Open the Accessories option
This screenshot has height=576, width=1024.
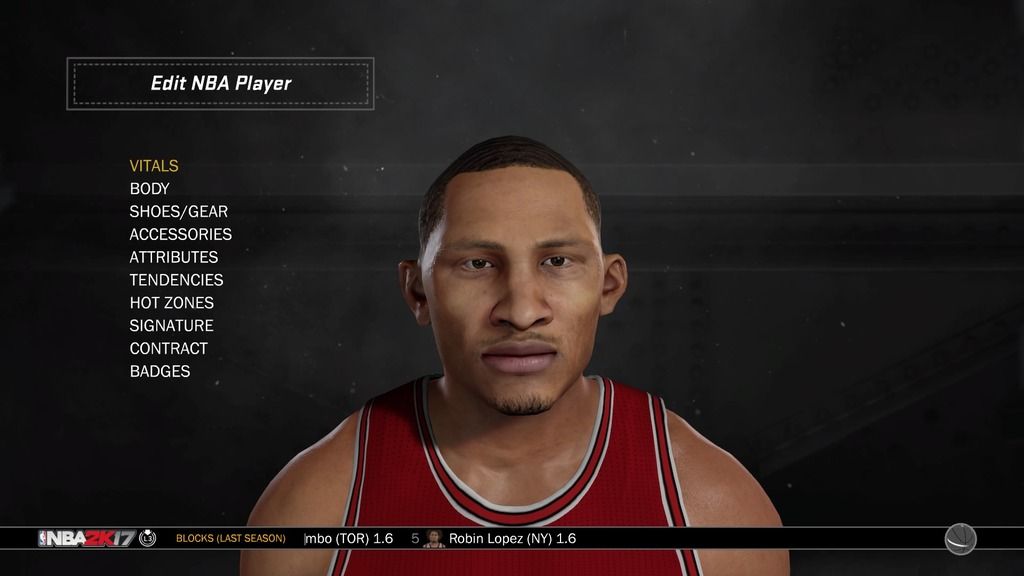[x=180, y=234]
